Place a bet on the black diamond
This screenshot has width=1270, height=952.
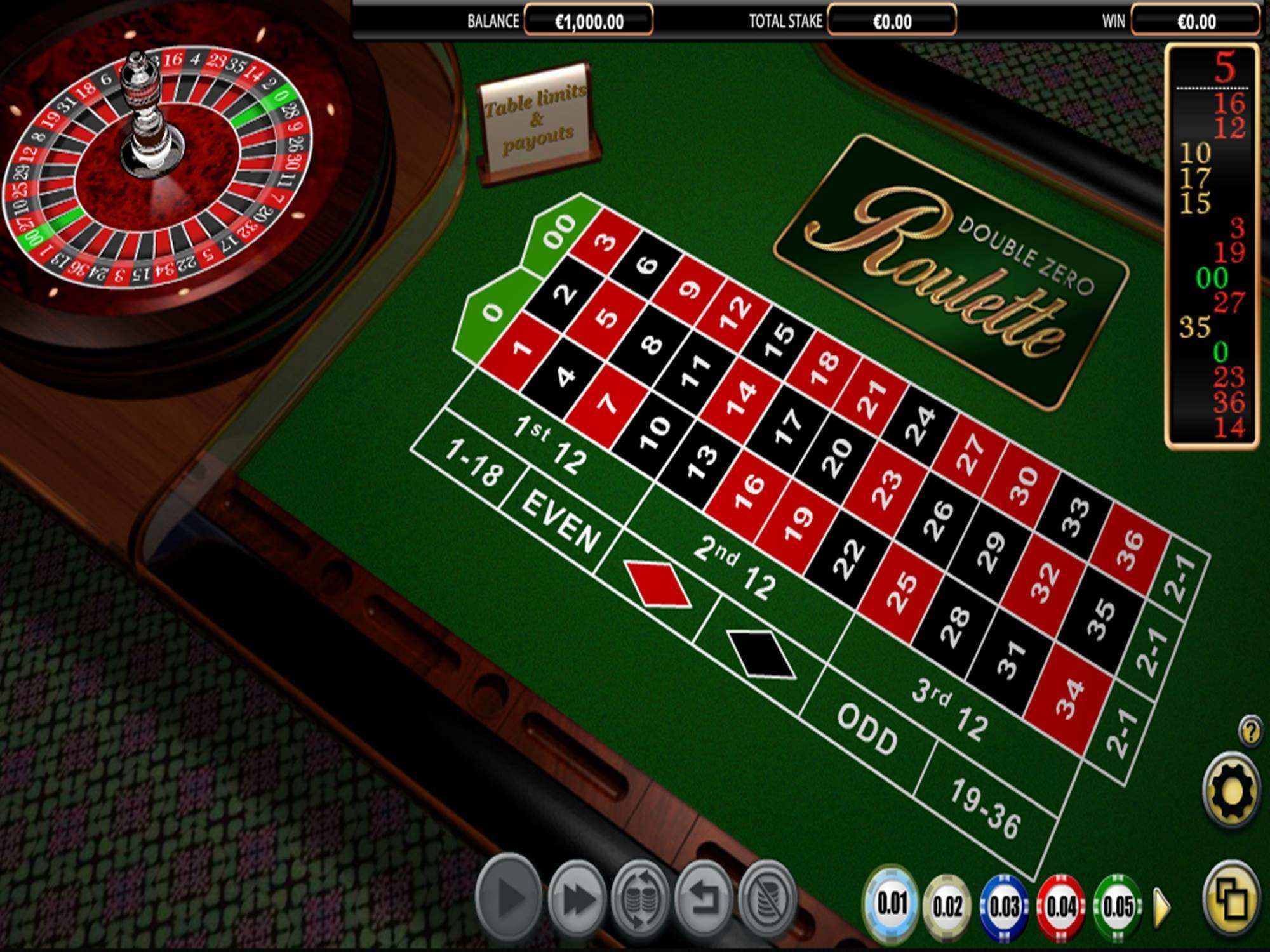point(756,655)
